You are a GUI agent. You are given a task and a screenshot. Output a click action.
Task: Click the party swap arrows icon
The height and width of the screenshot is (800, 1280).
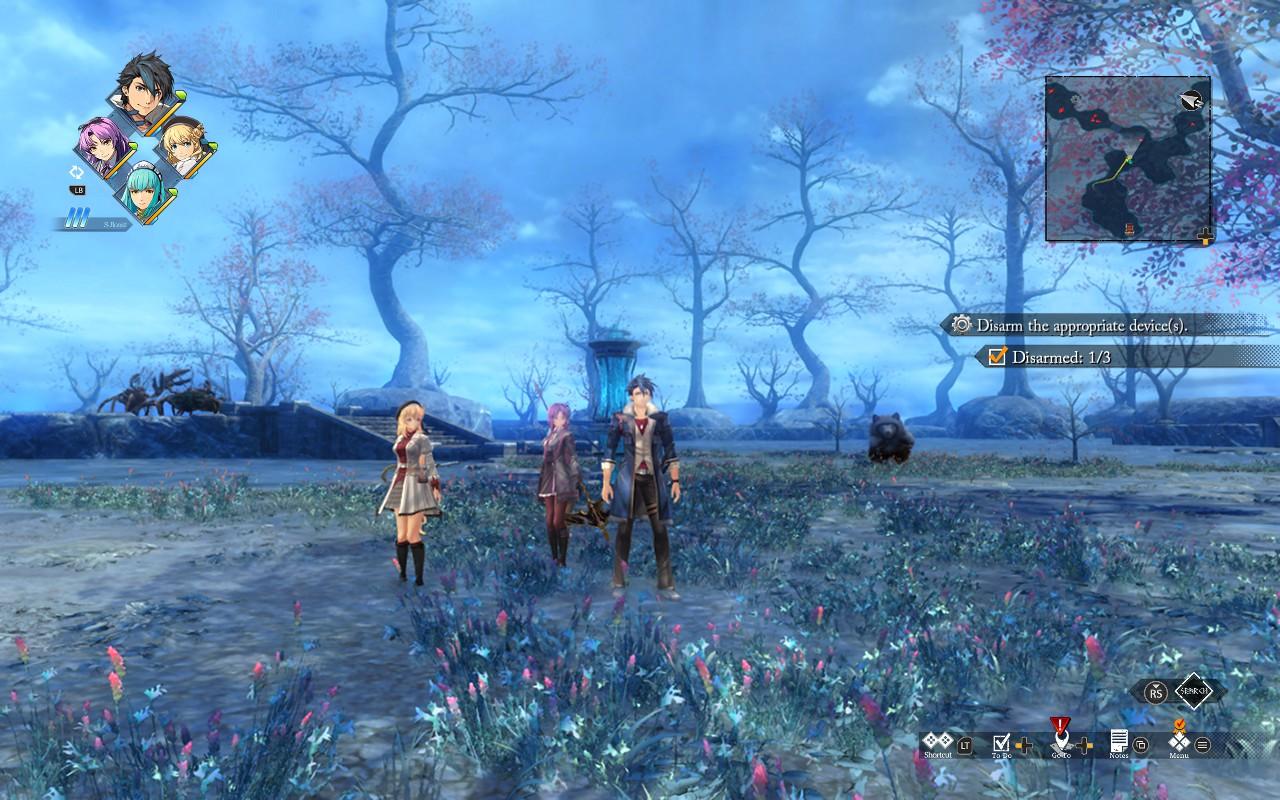[77, 172]
